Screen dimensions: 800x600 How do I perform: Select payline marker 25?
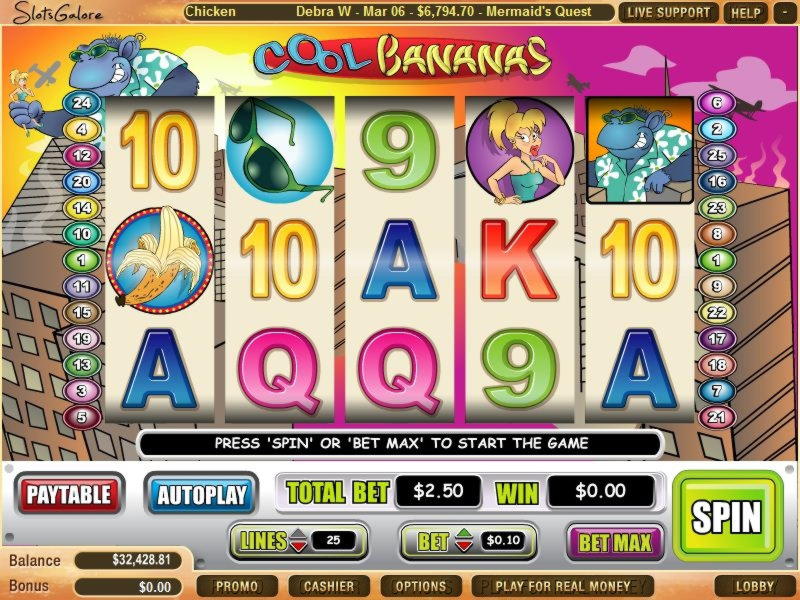point(716,155)
